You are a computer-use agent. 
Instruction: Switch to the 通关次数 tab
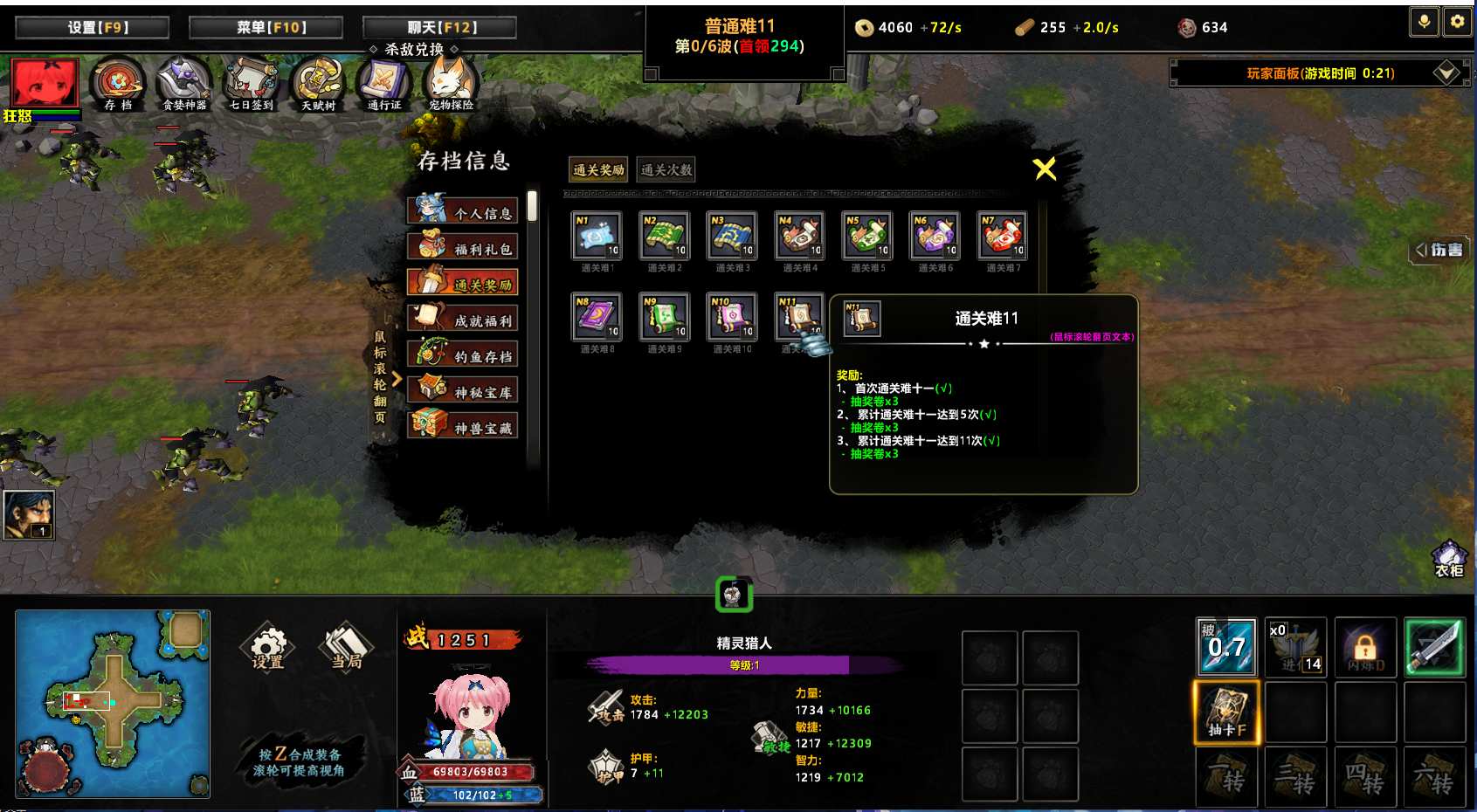pos(666,169)
